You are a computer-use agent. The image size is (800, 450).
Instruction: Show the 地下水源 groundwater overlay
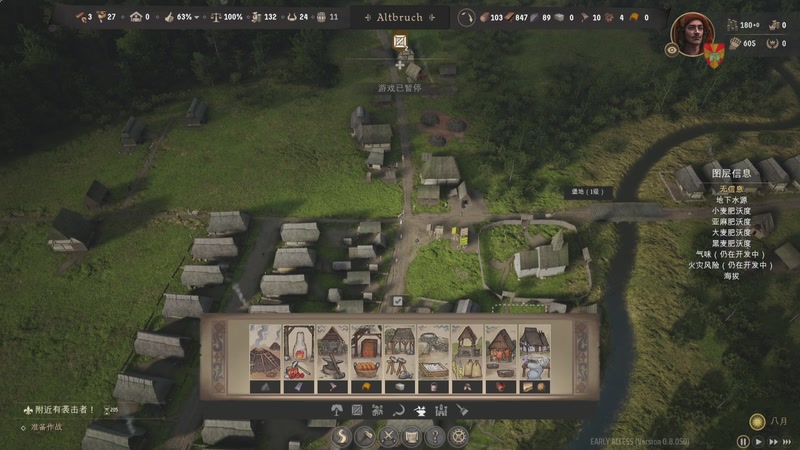[x=732, y=200]
